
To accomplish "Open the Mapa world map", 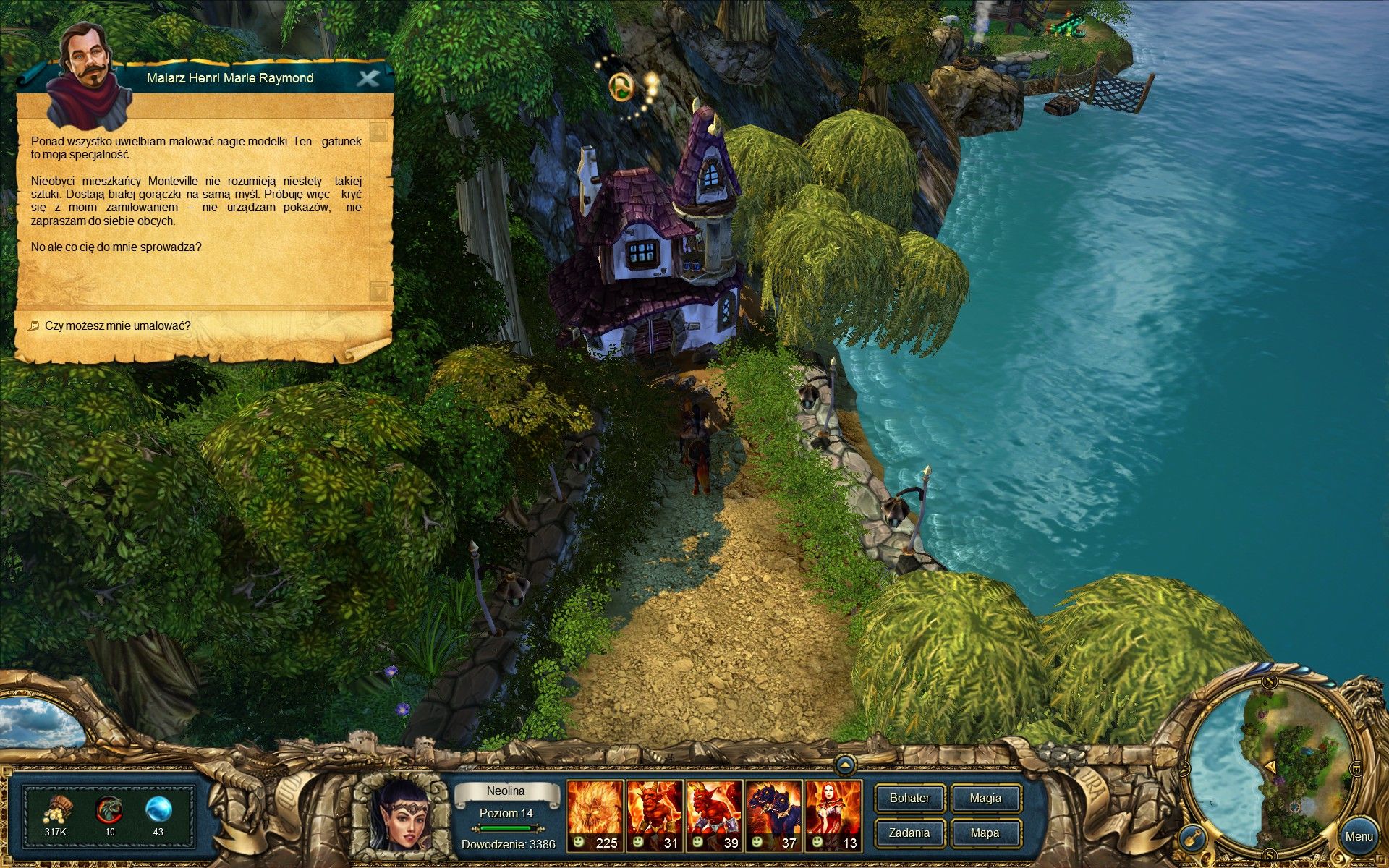I will [985, 833].
